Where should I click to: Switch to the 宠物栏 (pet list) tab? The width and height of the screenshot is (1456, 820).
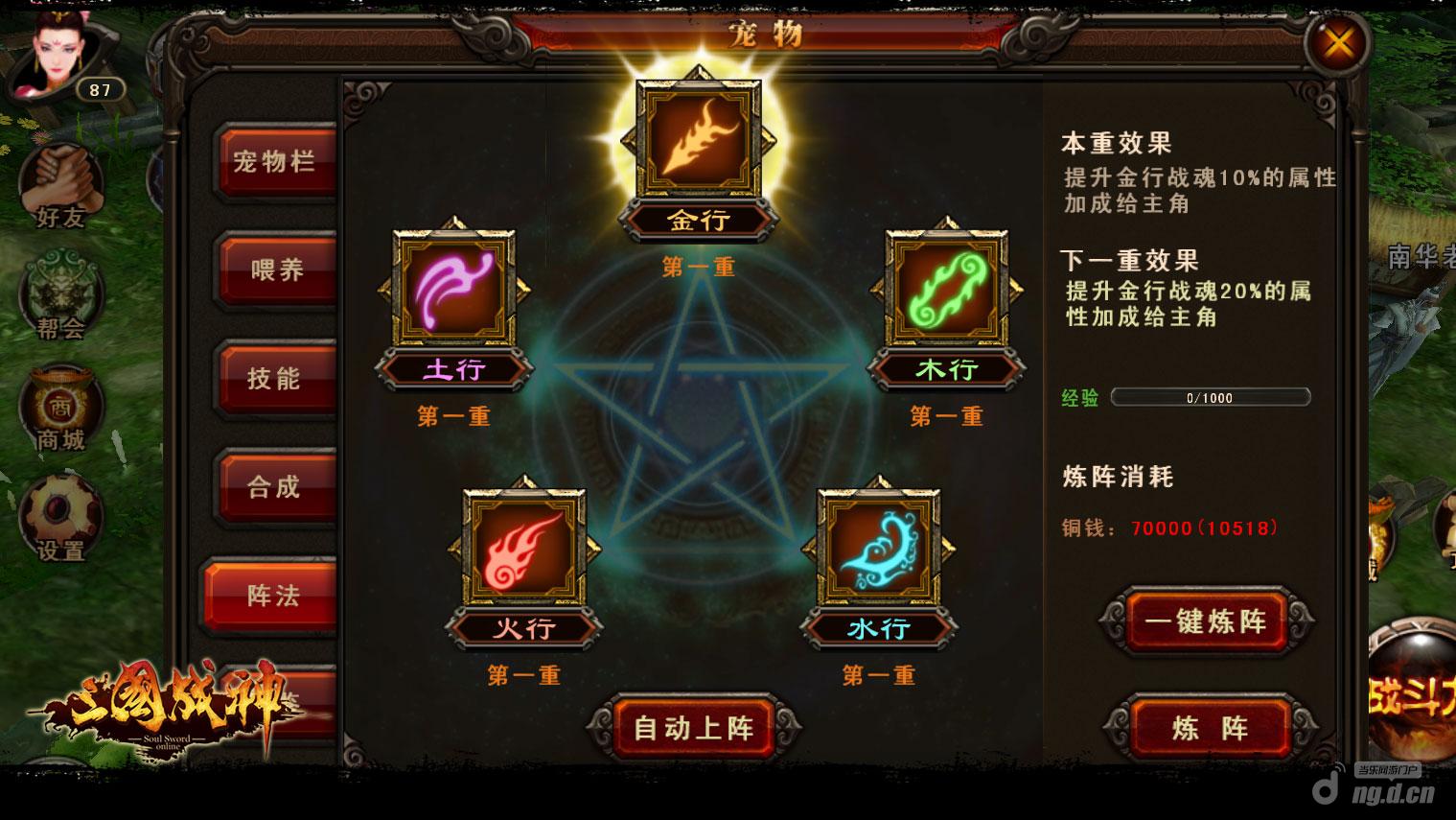pos(274,162)
